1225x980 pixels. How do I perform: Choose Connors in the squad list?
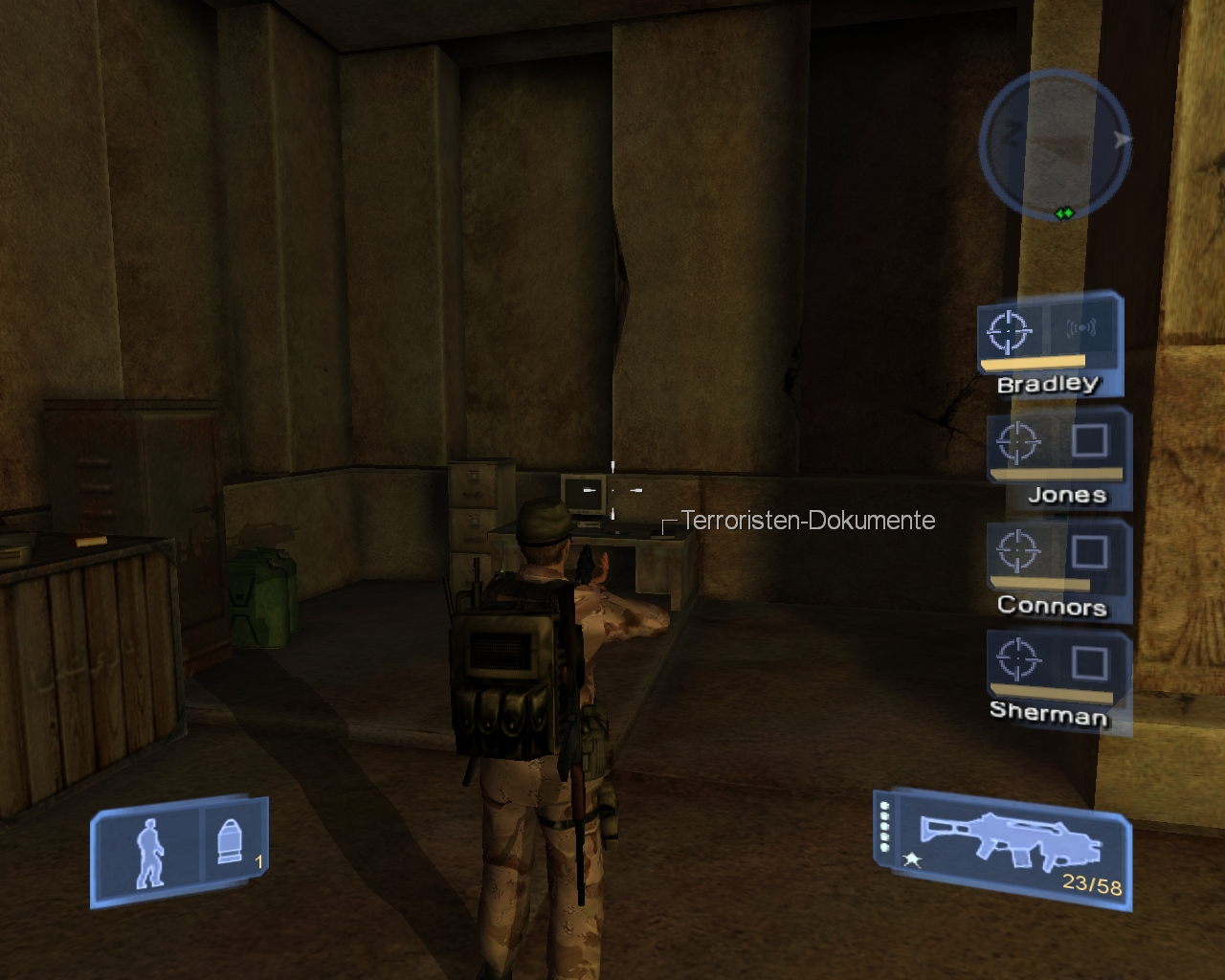1058,569
